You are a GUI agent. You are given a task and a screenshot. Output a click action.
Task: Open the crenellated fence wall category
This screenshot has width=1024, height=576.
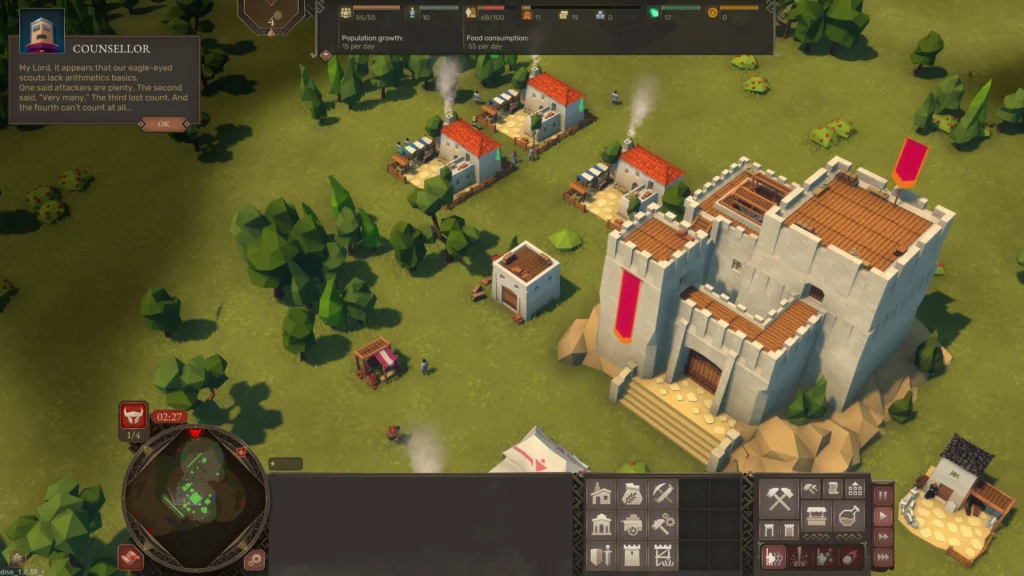click(x=663, y=556)
